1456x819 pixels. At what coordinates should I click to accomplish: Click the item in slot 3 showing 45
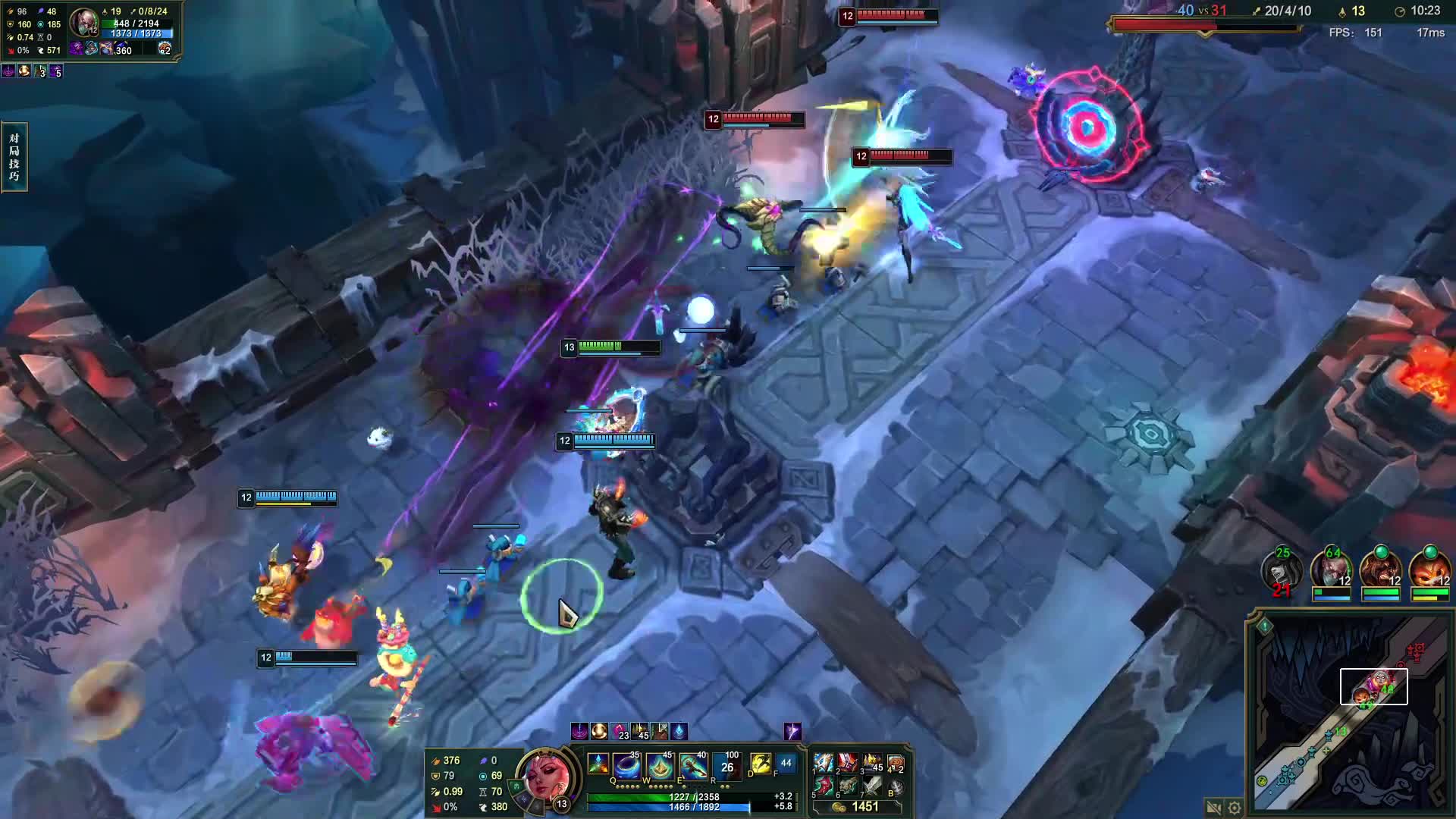(872, 764)
